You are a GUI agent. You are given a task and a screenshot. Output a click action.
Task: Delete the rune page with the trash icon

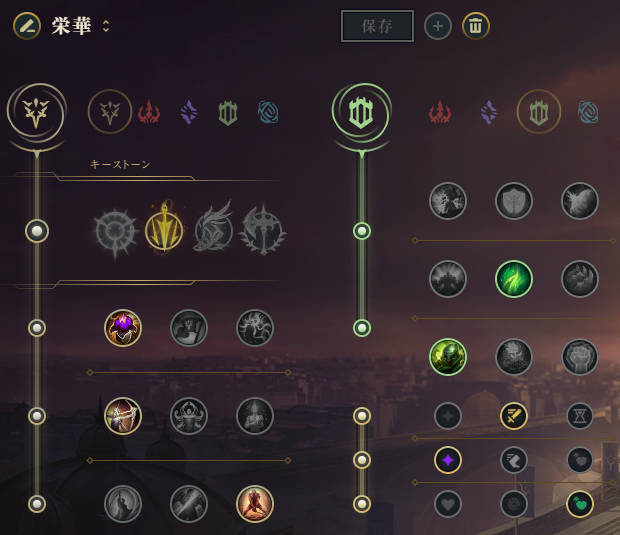[476, 26]
